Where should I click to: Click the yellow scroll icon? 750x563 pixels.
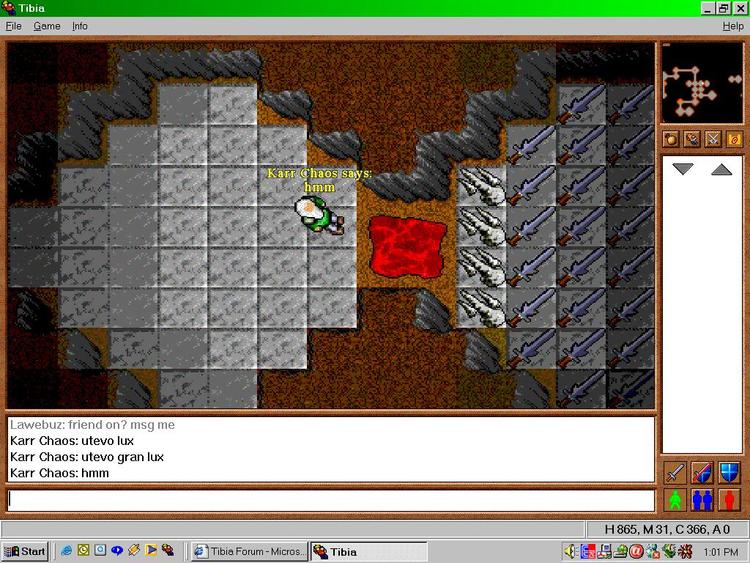click(x=734, y=139)
